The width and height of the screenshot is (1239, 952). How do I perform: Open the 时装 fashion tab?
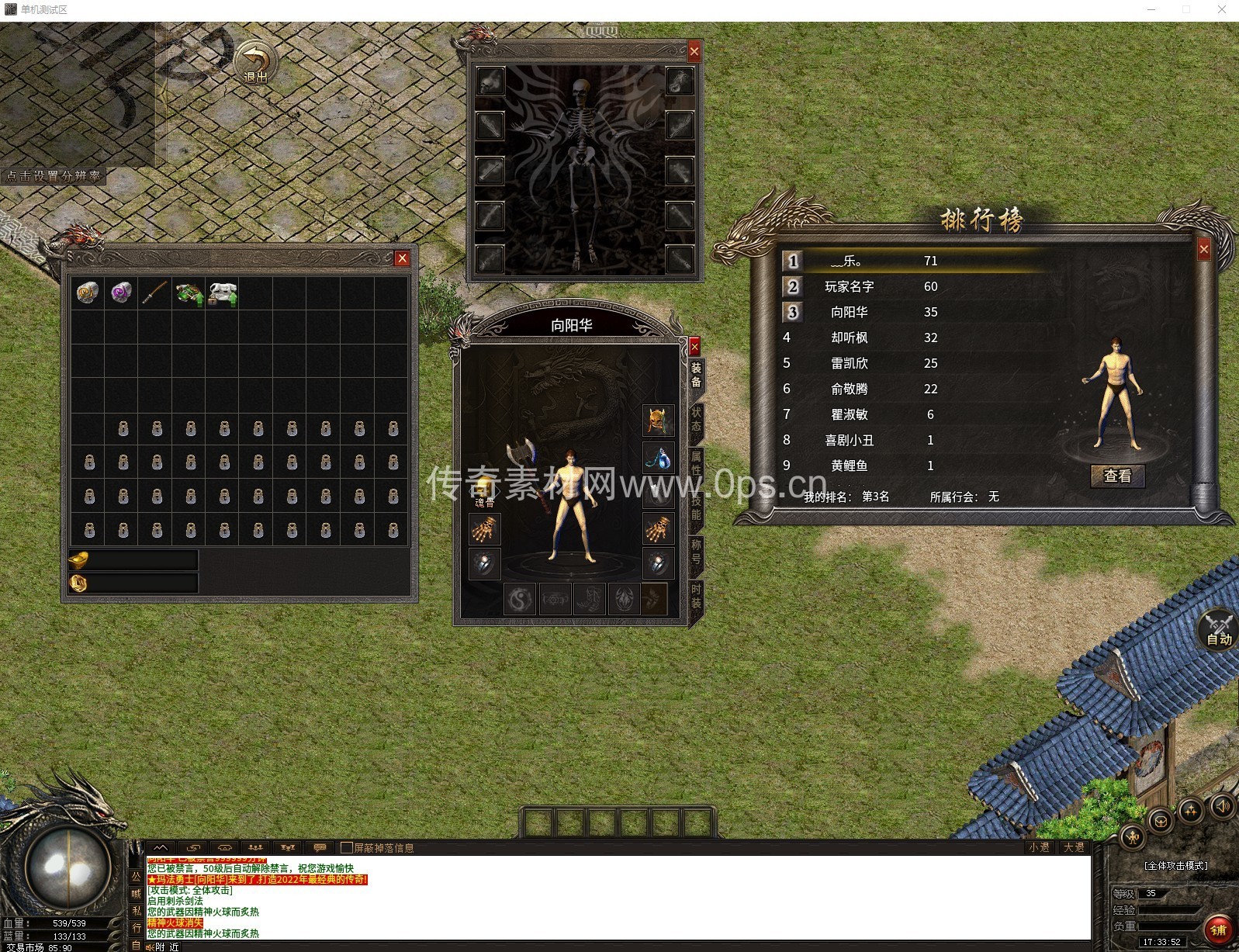(x=696, y=596)
